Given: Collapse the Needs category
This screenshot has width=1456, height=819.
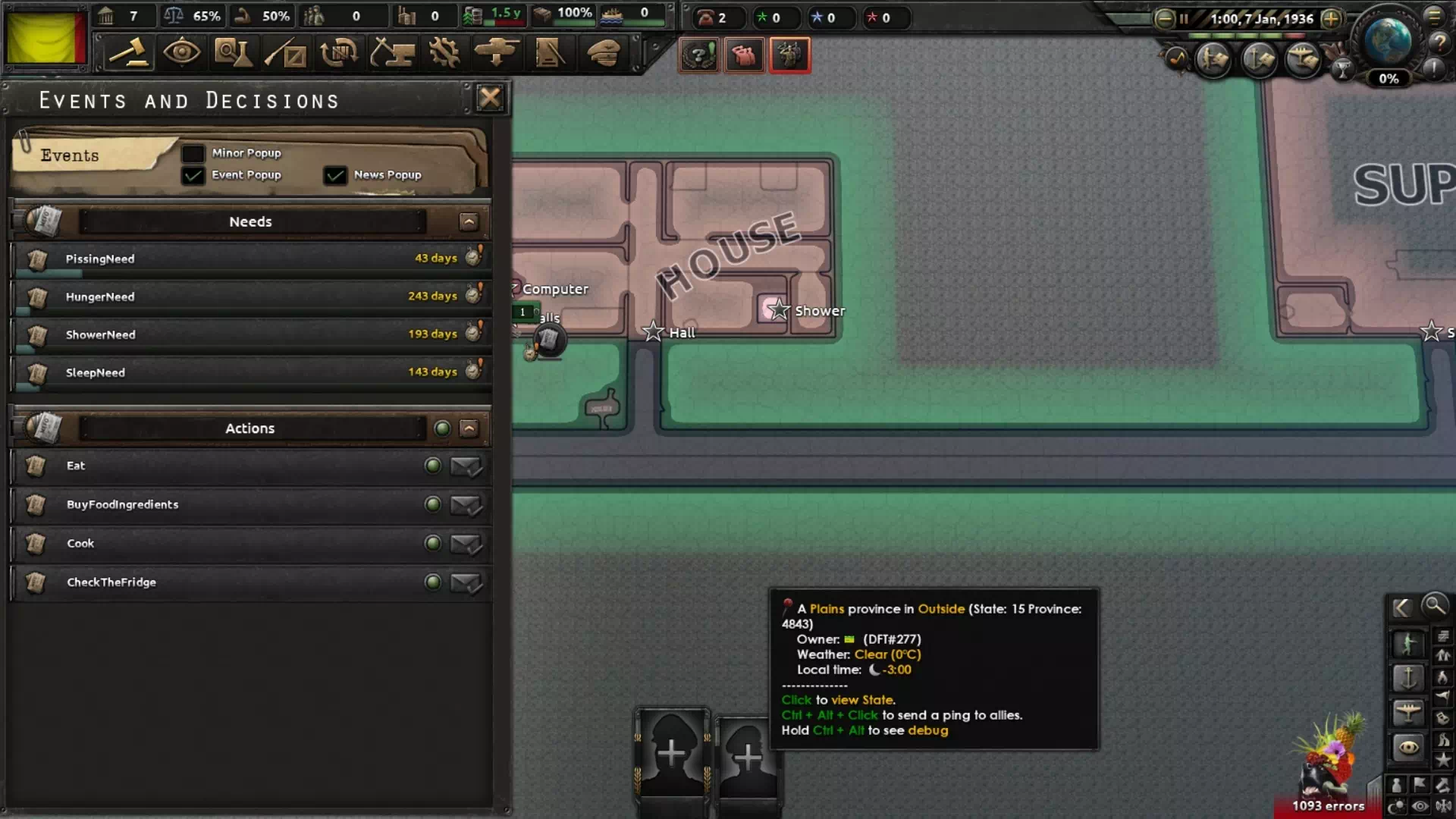Looking at the screenshot, I should point(469,221).
